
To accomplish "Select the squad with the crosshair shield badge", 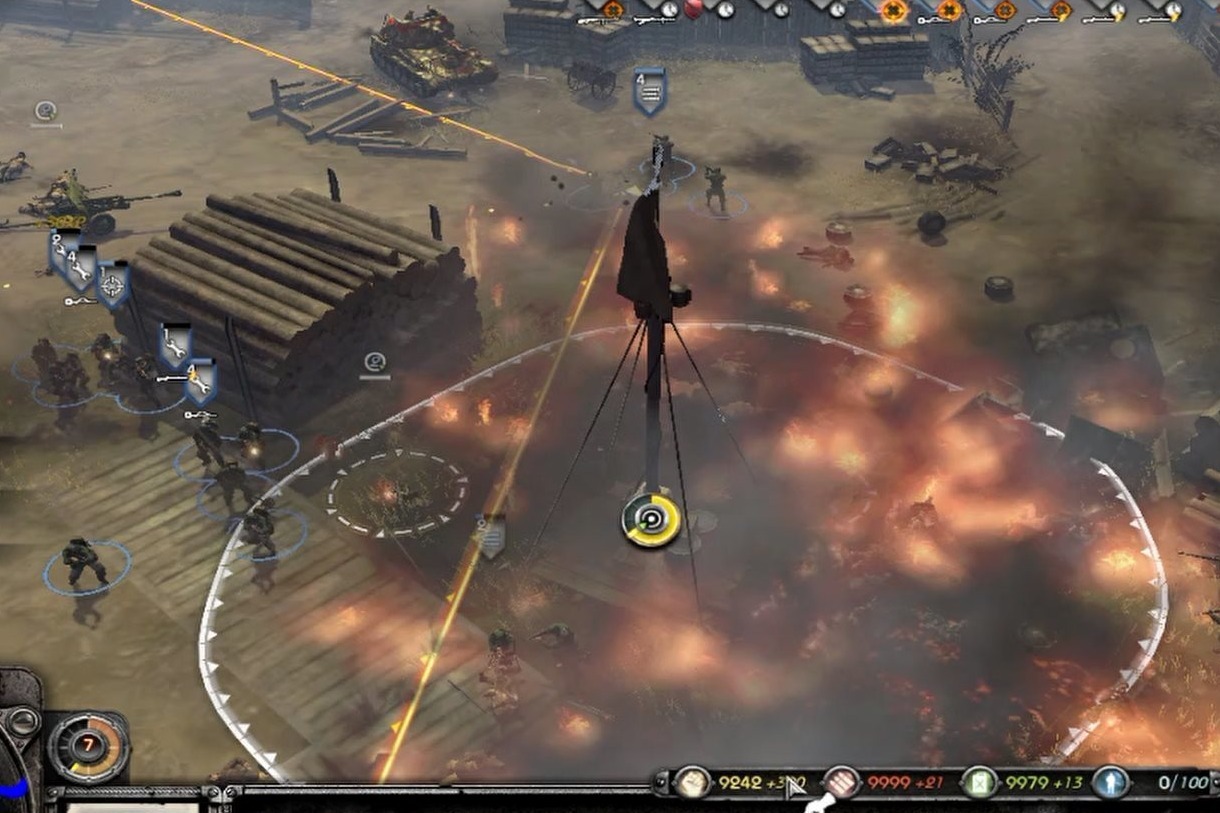I will pyautogui.click(x=112, y=285).
